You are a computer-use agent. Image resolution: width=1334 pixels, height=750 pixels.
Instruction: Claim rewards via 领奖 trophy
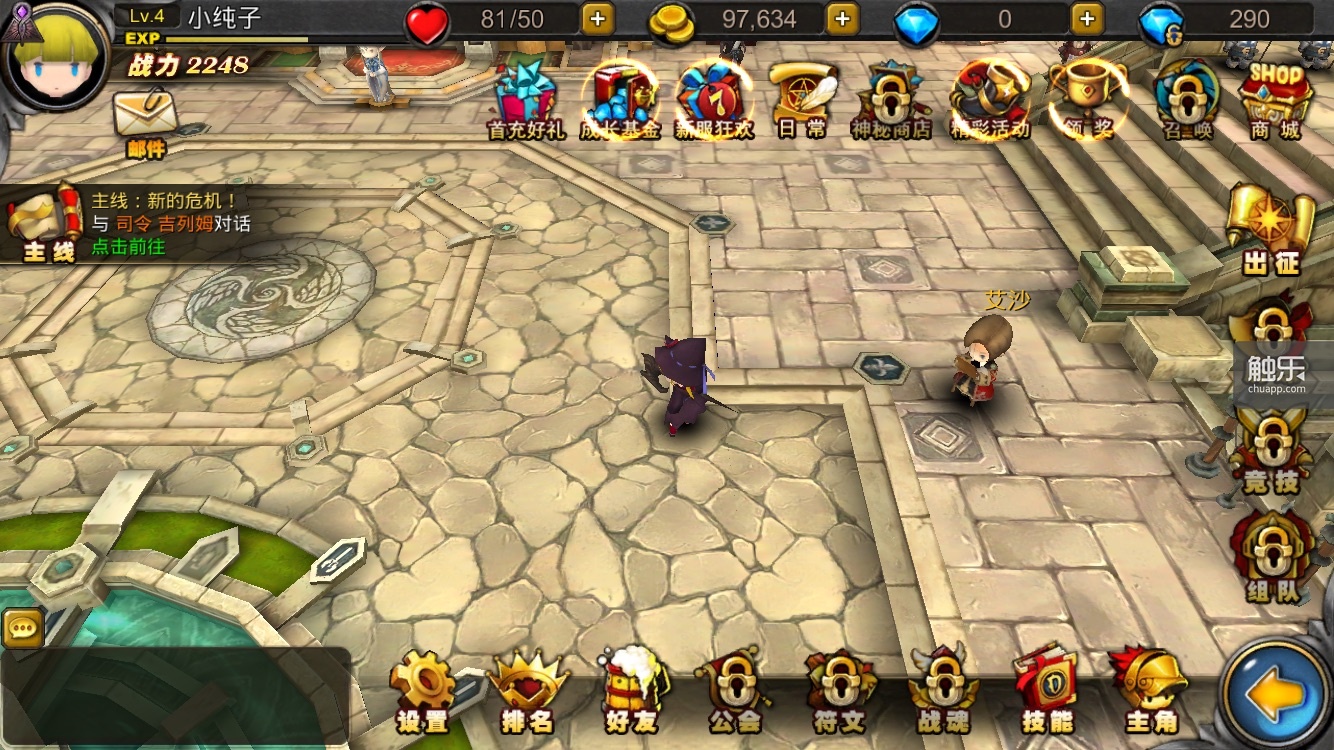[x=1087, y=98]
